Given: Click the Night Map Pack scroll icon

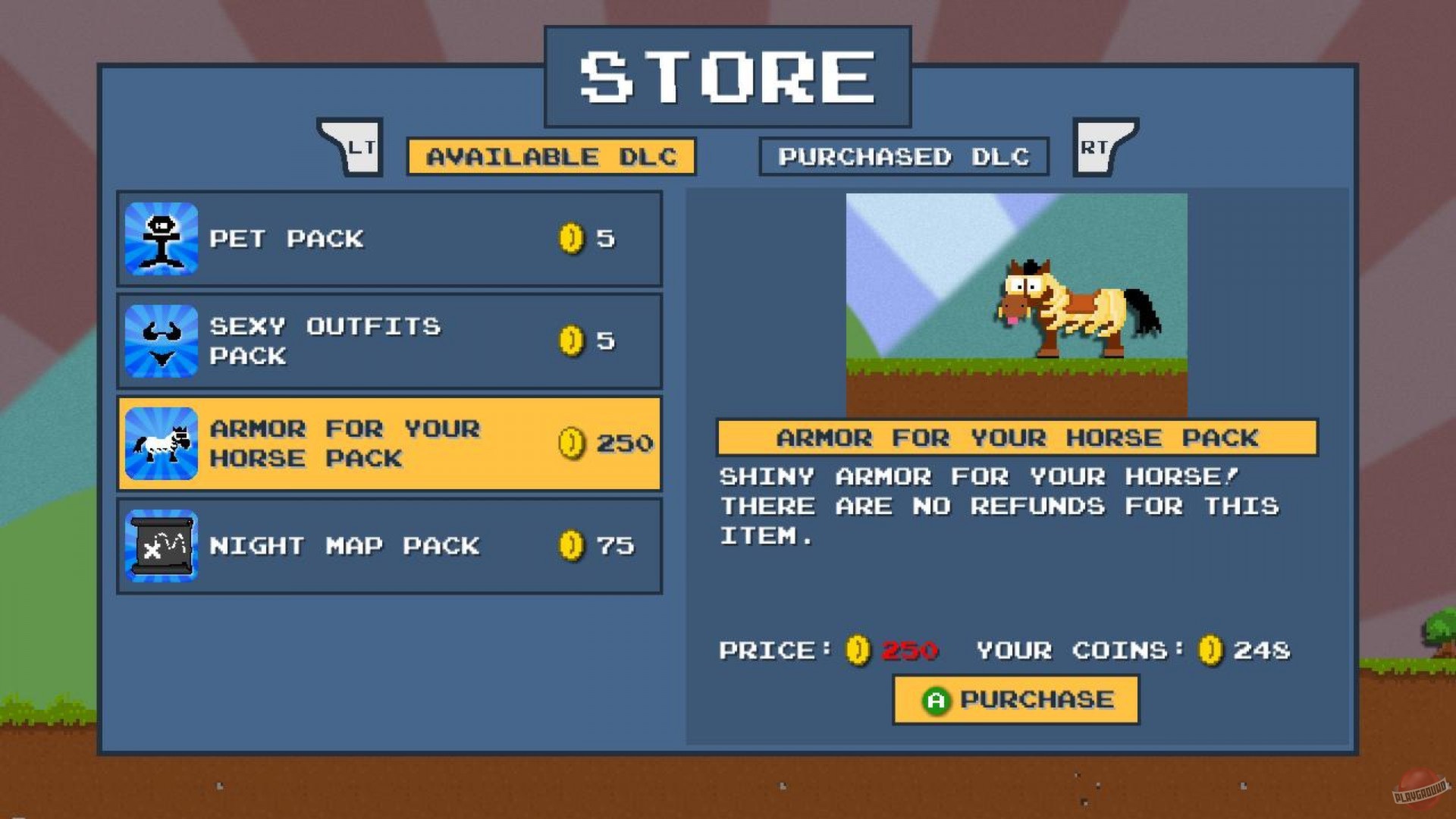Looking at the screenshot, I should 161,545.
